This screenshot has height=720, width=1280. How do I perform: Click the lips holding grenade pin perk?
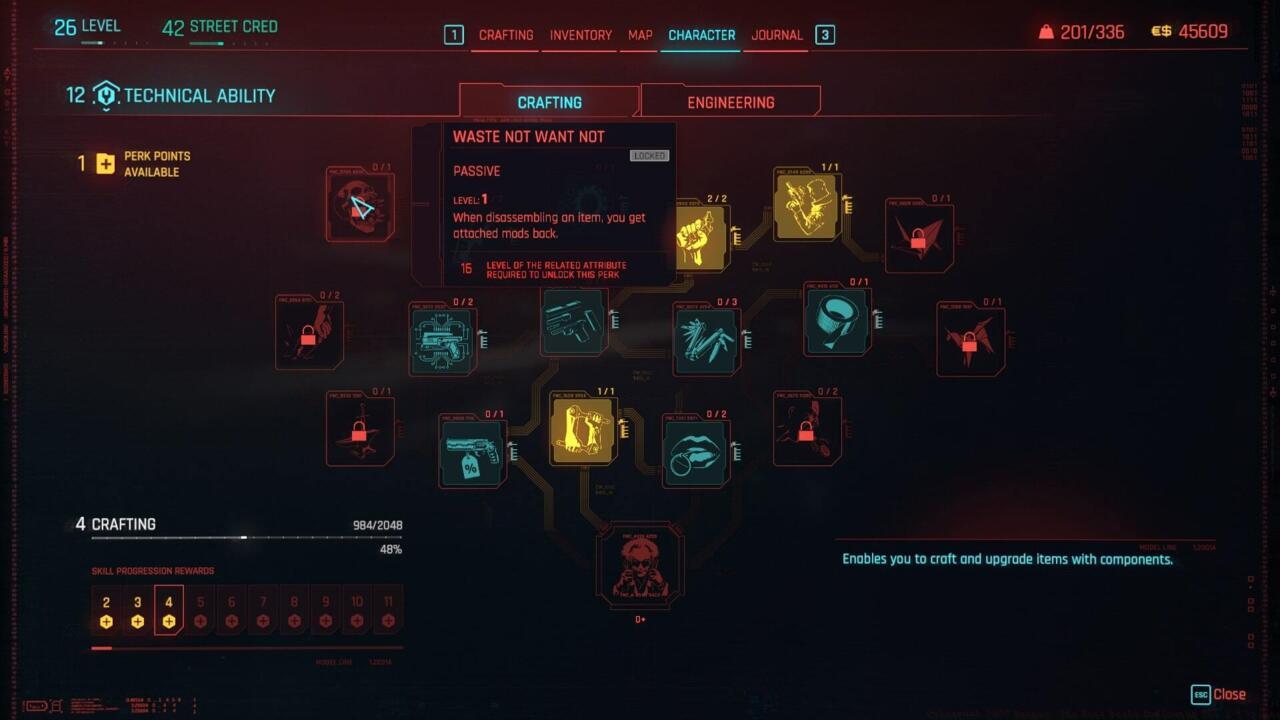click(x=696, y=453)
